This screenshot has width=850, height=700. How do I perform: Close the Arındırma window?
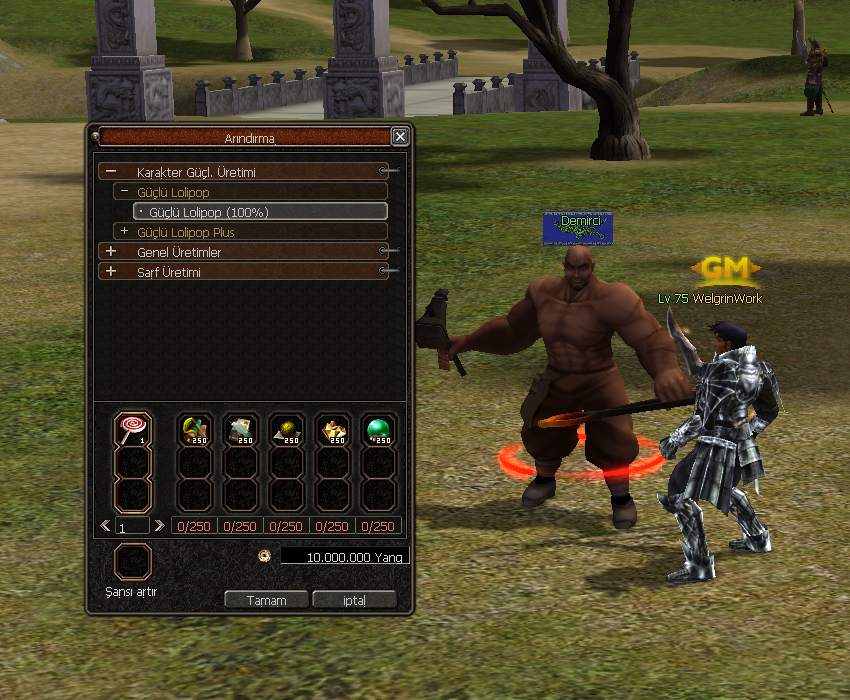pyautogui.click(x=400, y=137)
